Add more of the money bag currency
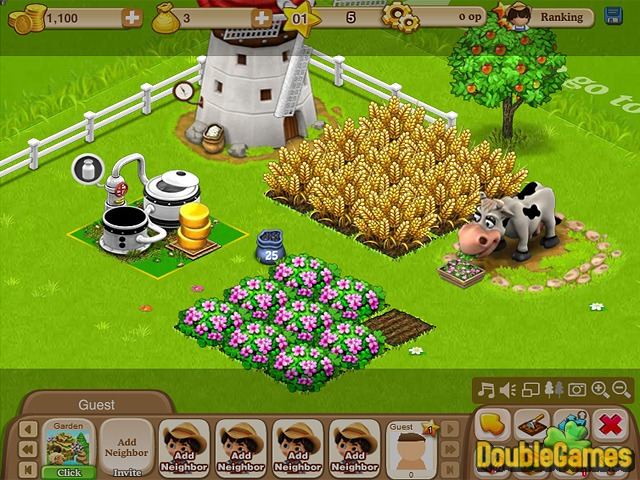Screen dimensions: 640x480 click(262, 17)
